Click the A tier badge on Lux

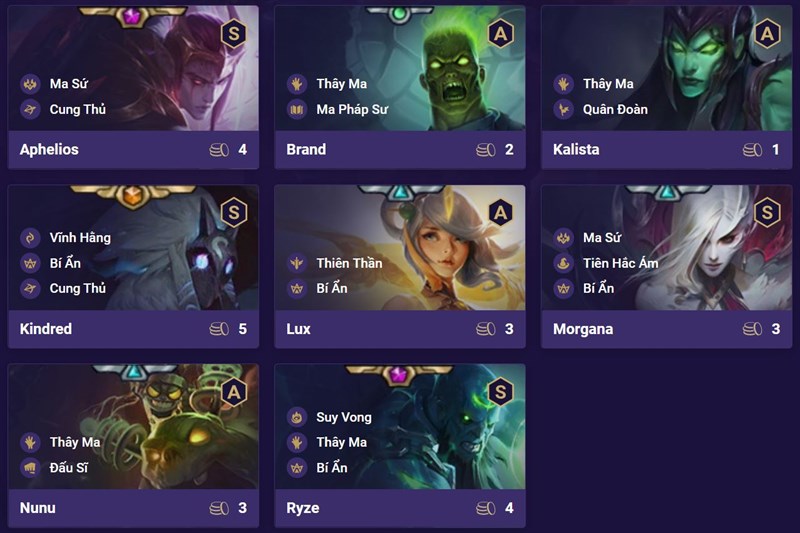[x=500, y=211]
